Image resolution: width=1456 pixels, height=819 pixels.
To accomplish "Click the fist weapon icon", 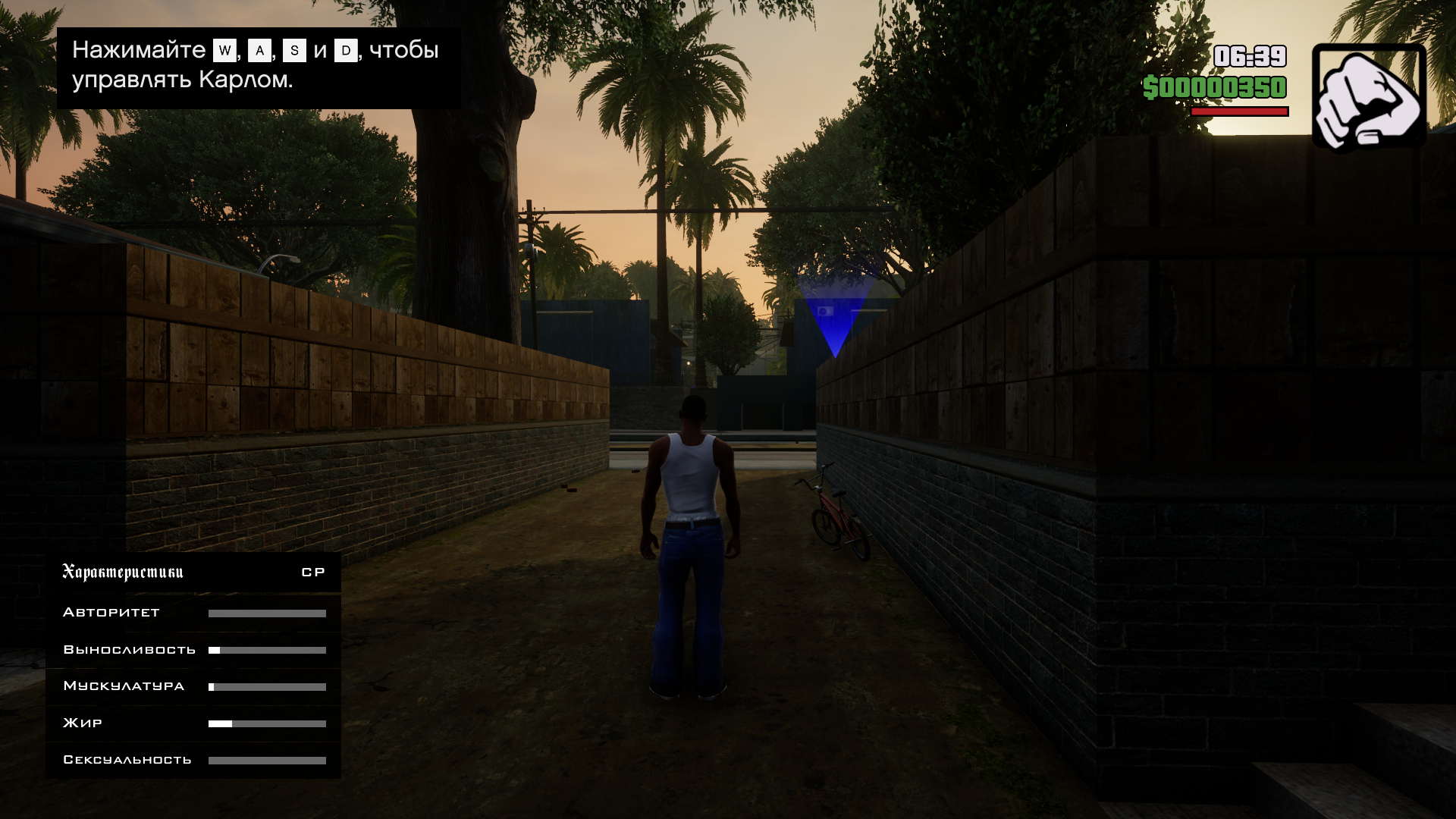I will point(1369,96).
